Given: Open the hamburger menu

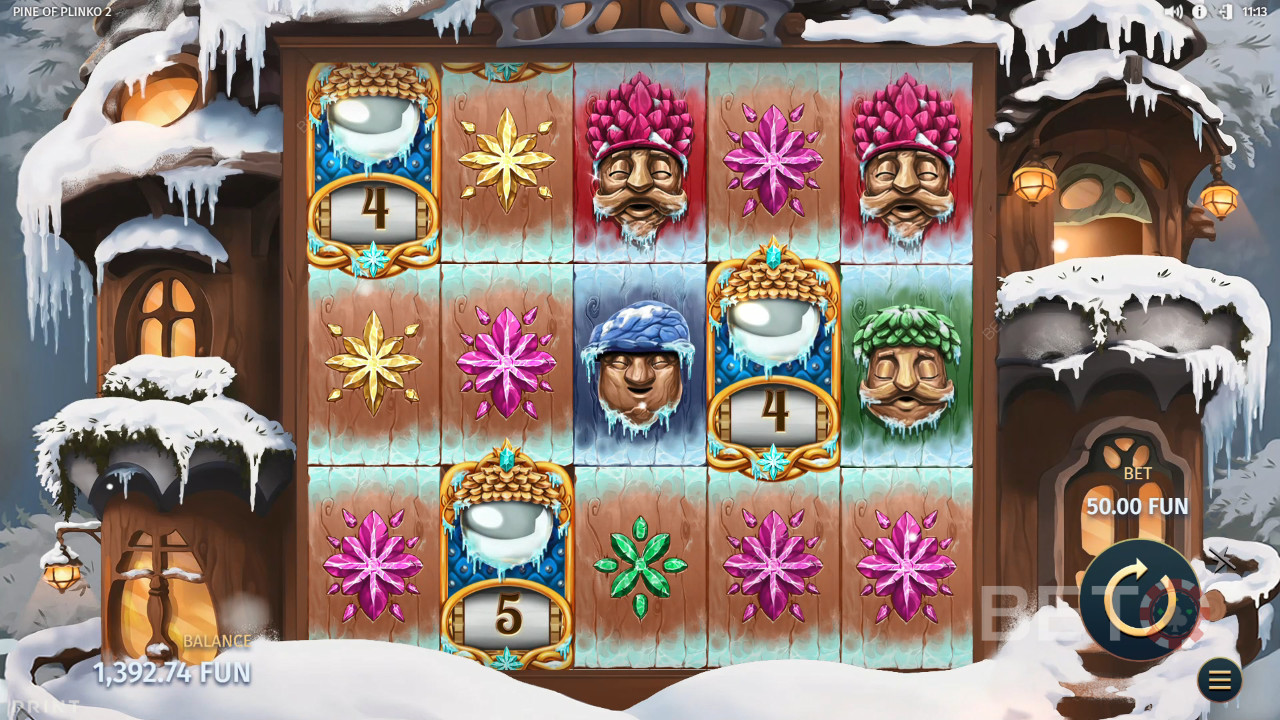Looking at the screenshot, I should [x=1219, y=680].
